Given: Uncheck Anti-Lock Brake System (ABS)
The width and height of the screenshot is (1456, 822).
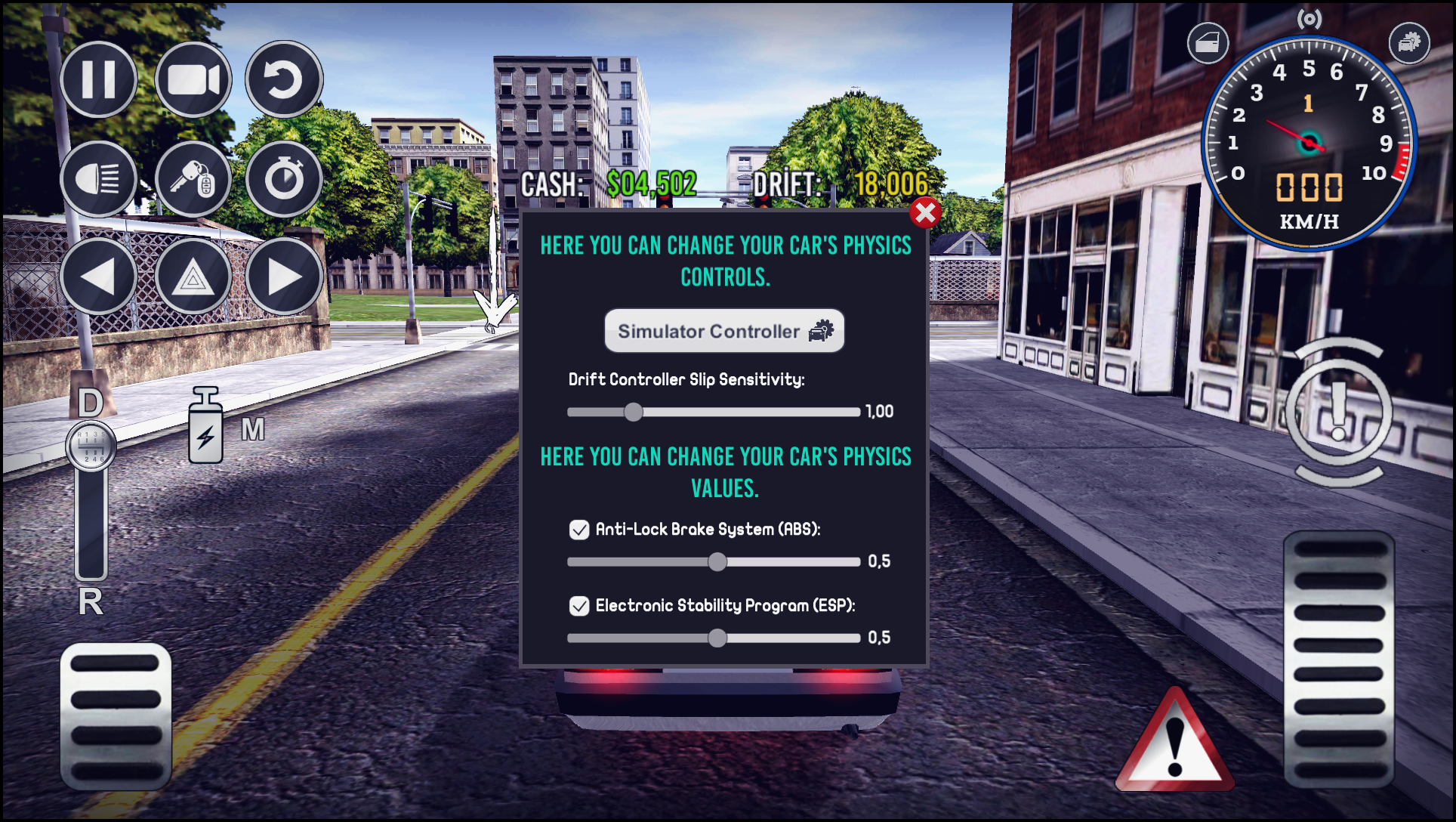Looking at the screenshot, I should [578, 530].
